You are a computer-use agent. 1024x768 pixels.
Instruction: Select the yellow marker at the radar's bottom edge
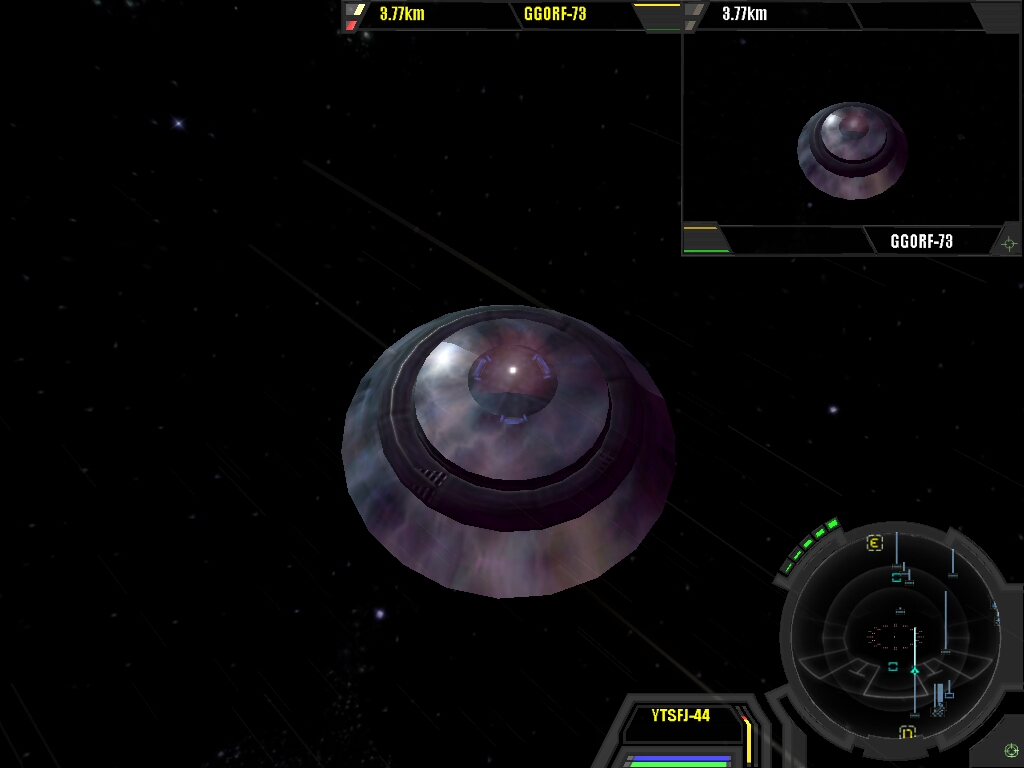click(907, 733)
